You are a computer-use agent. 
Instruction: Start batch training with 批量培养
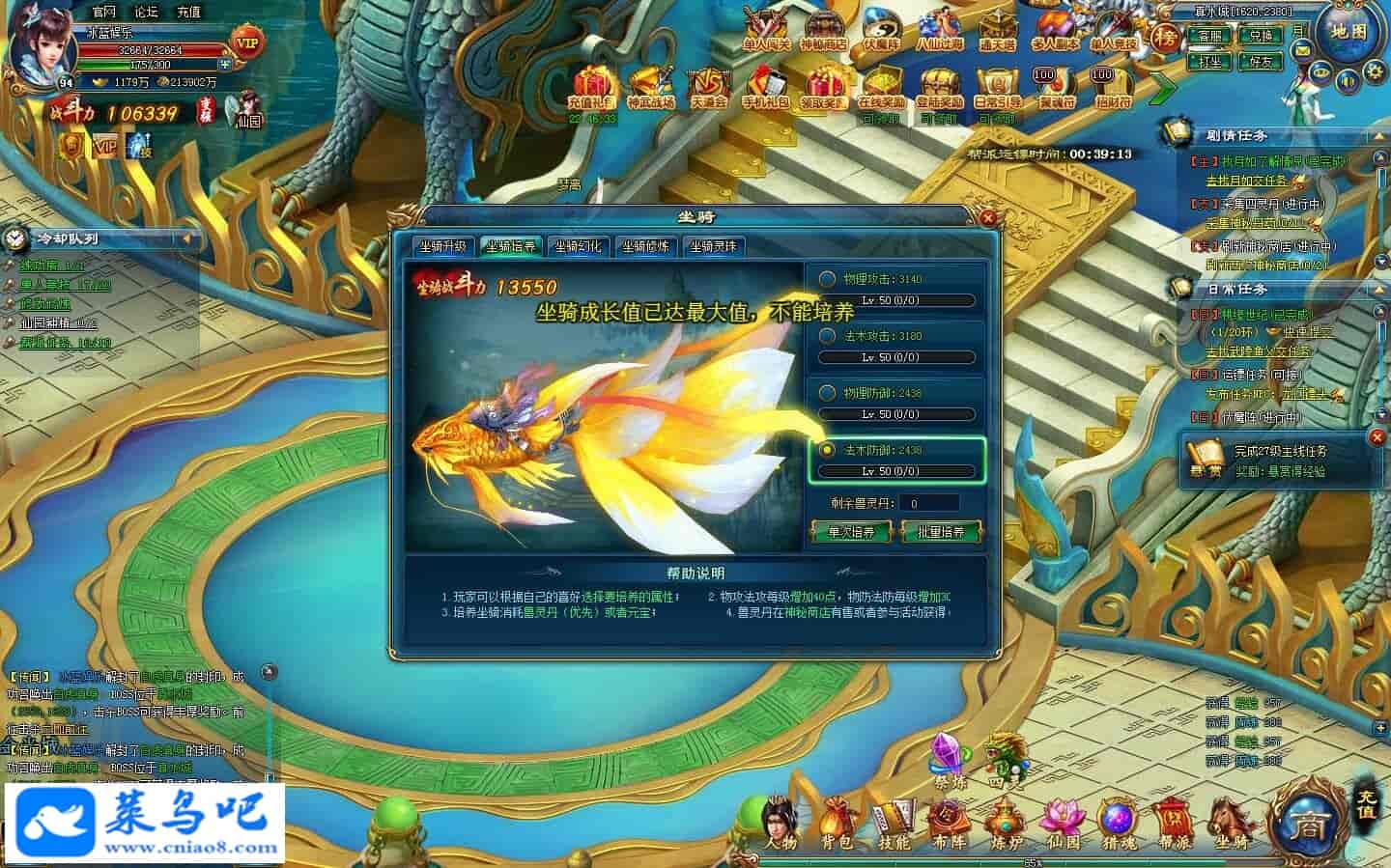(x=940, y=532)
